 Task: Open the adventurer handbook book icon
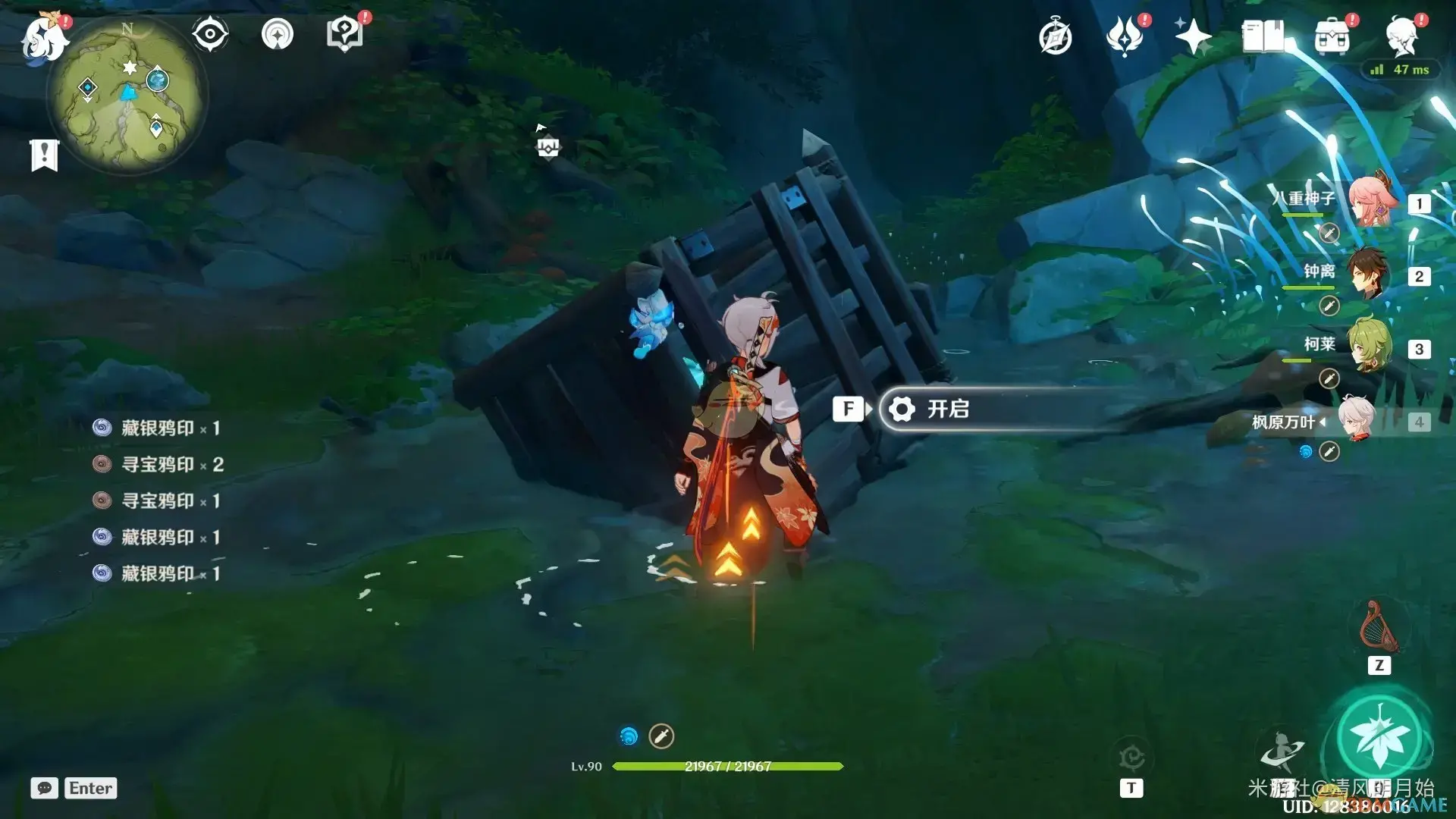(x=1263, y=36)
